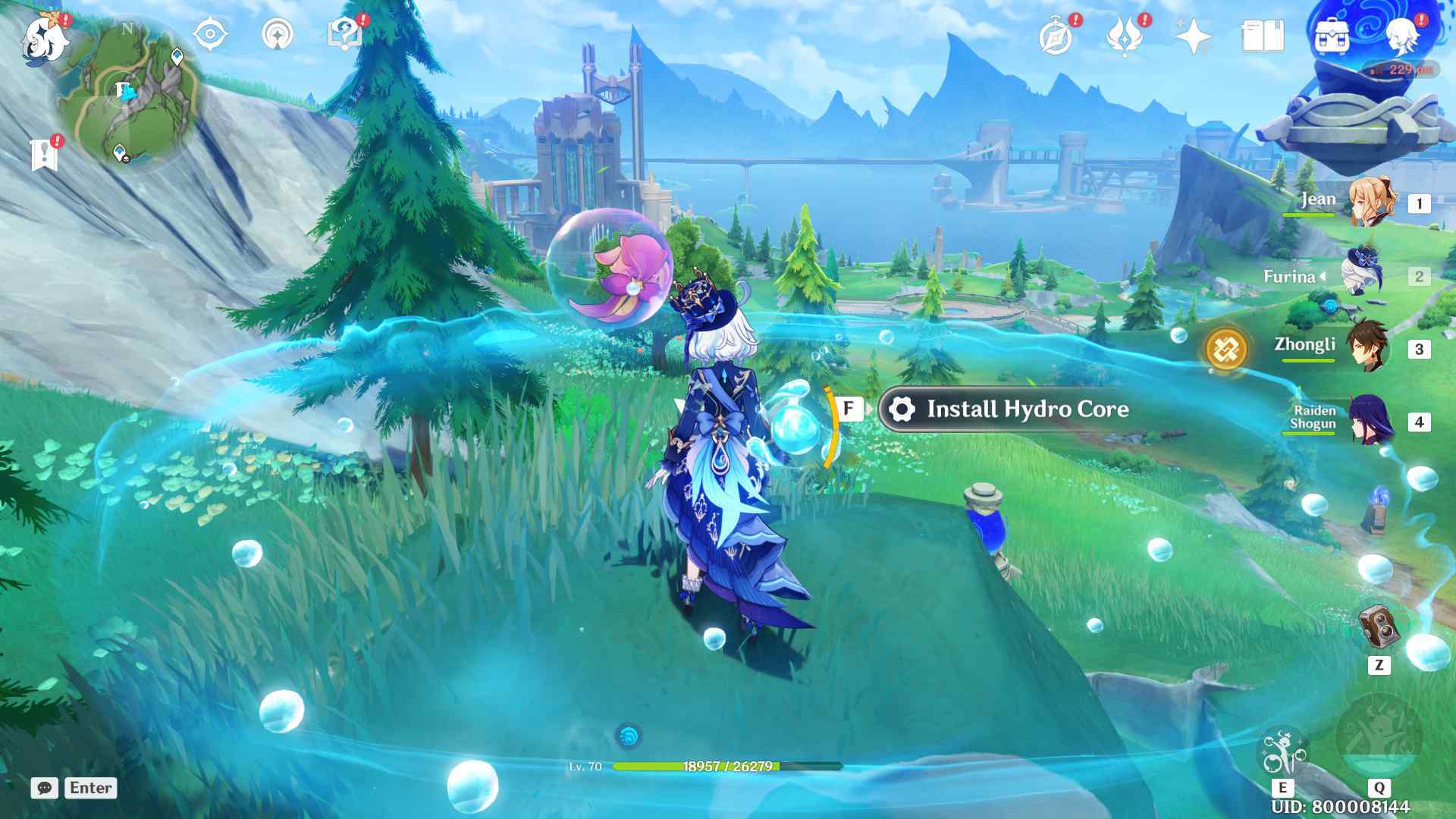Open the Adventurer Handbook book icon
Viewport: 1456px width, 819px height.
(x=1263, y=36)
